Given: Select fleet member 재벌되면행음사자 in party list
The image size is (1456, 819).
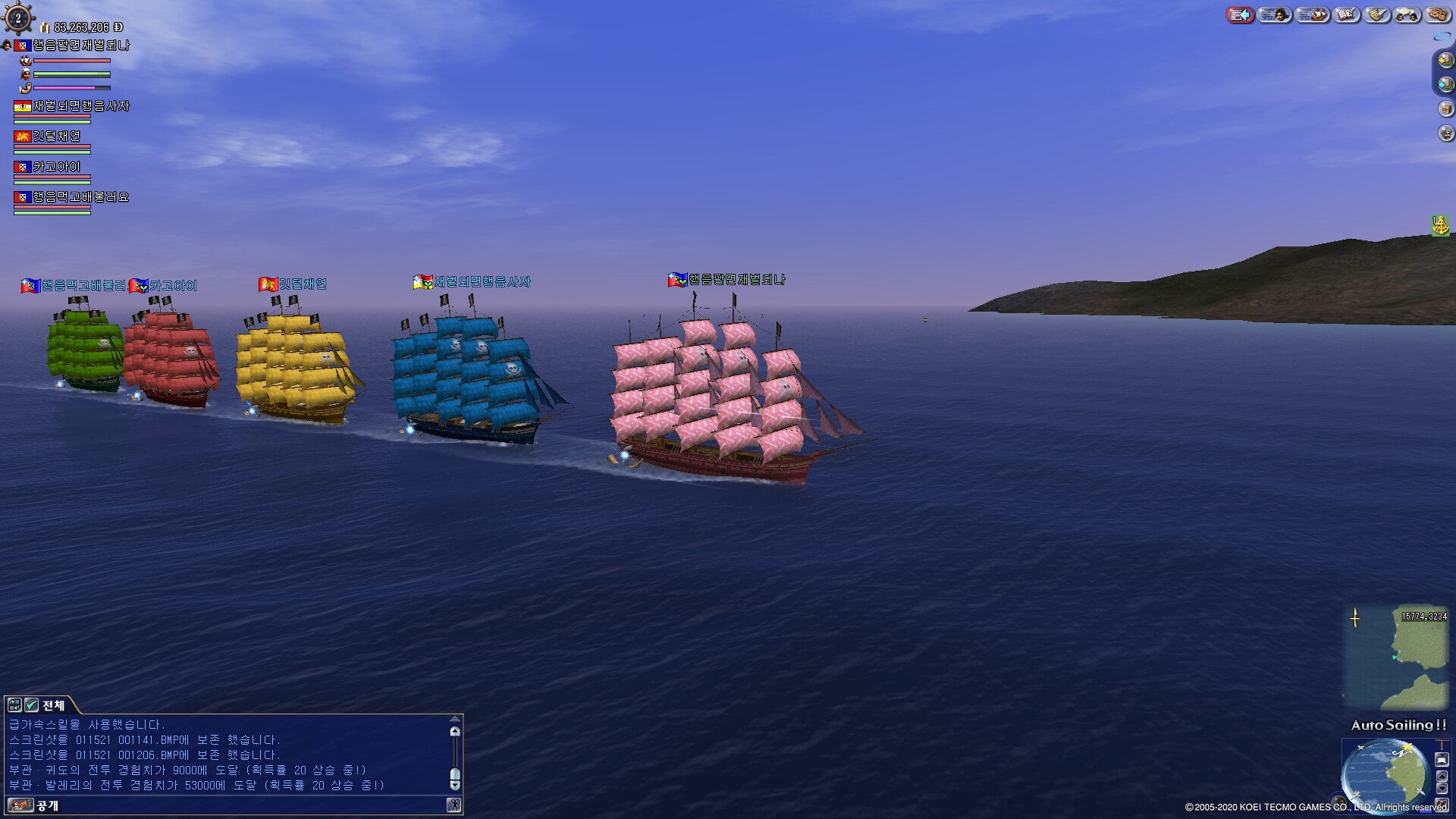Looking at the screenshot, I should click(80, 106).
